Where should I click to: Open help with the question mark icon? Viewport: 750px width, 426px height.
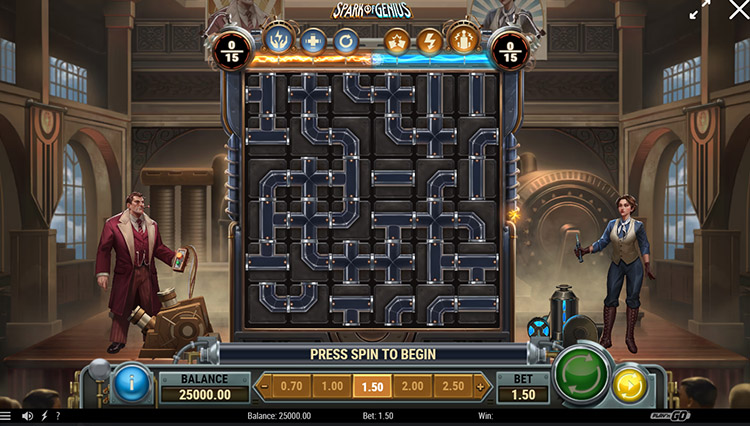pos(56,416)
